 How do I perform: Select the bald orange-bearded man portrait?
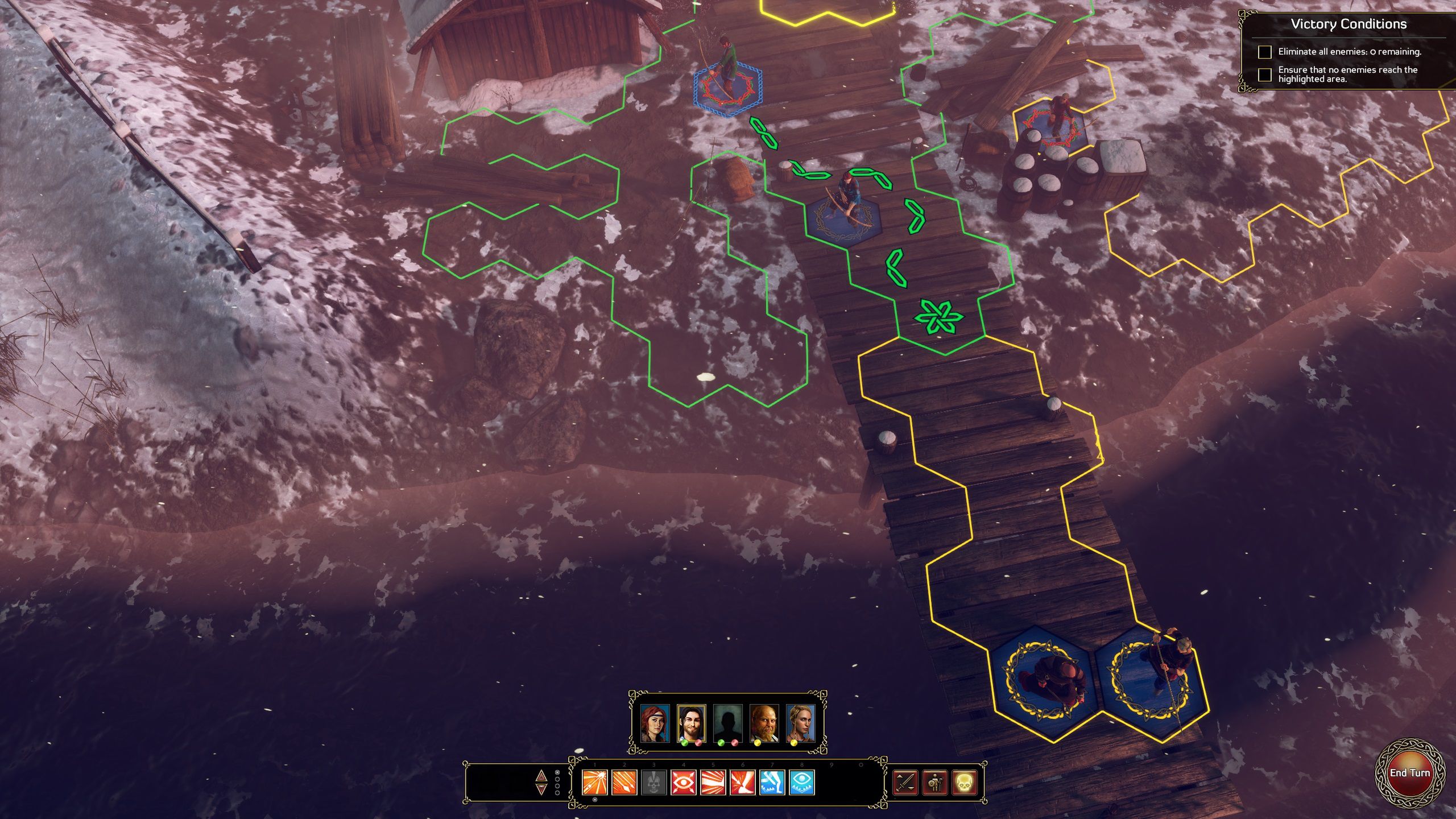coord(764,723)
